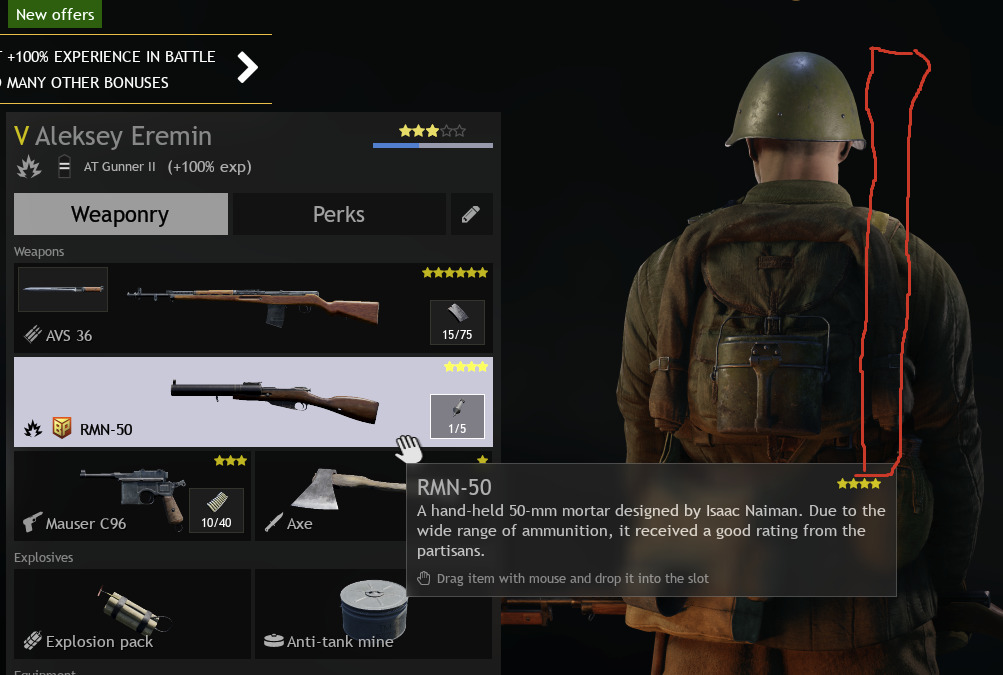Switch to the Weaponry tab

click(x=120, y=214)
